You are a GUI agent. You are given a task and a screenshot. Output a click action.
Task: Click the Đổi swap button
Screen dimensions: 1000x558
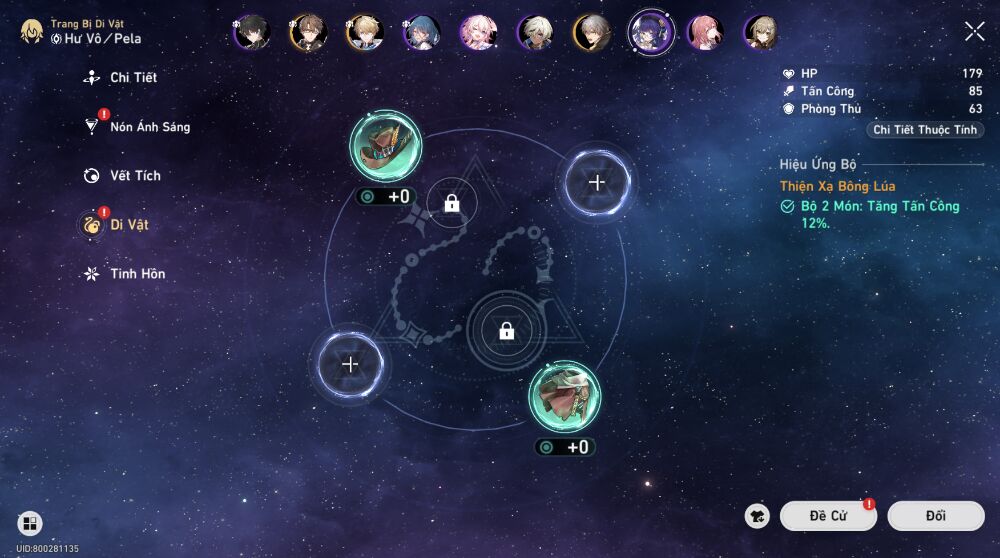935,516
